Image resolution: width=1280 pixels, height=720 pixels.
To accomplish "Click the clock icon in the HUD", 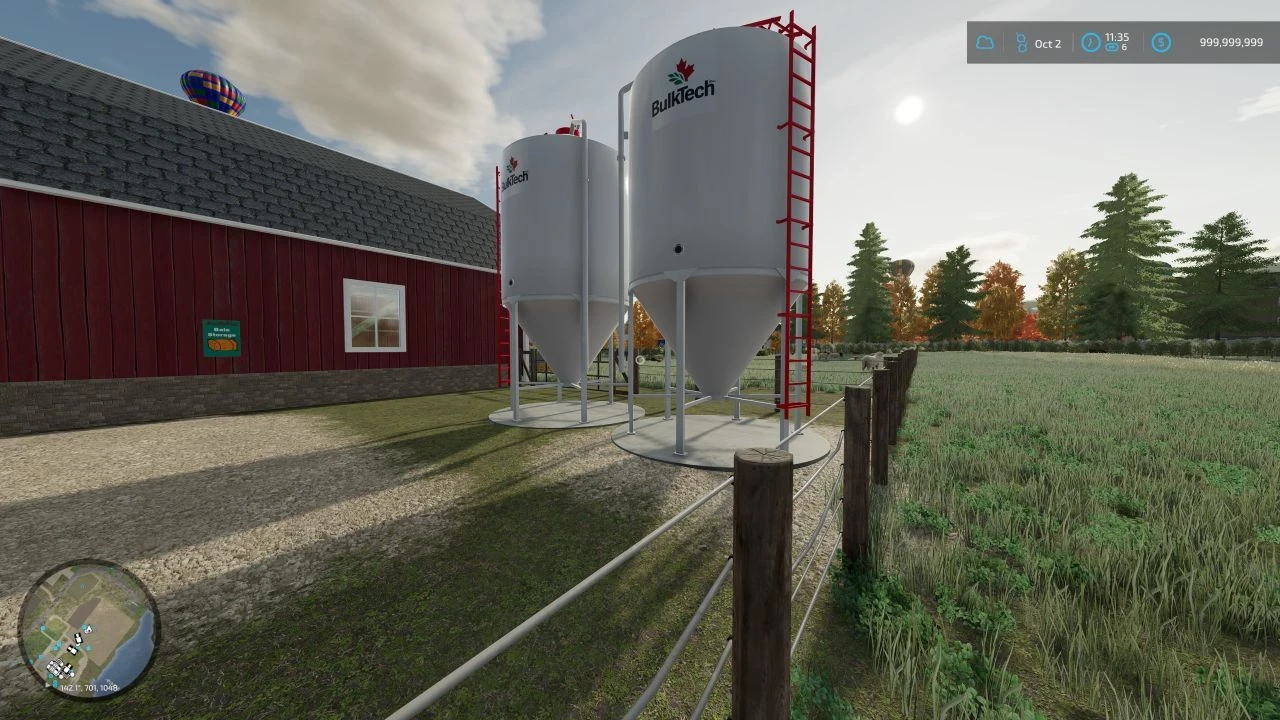I will 1091,41.
